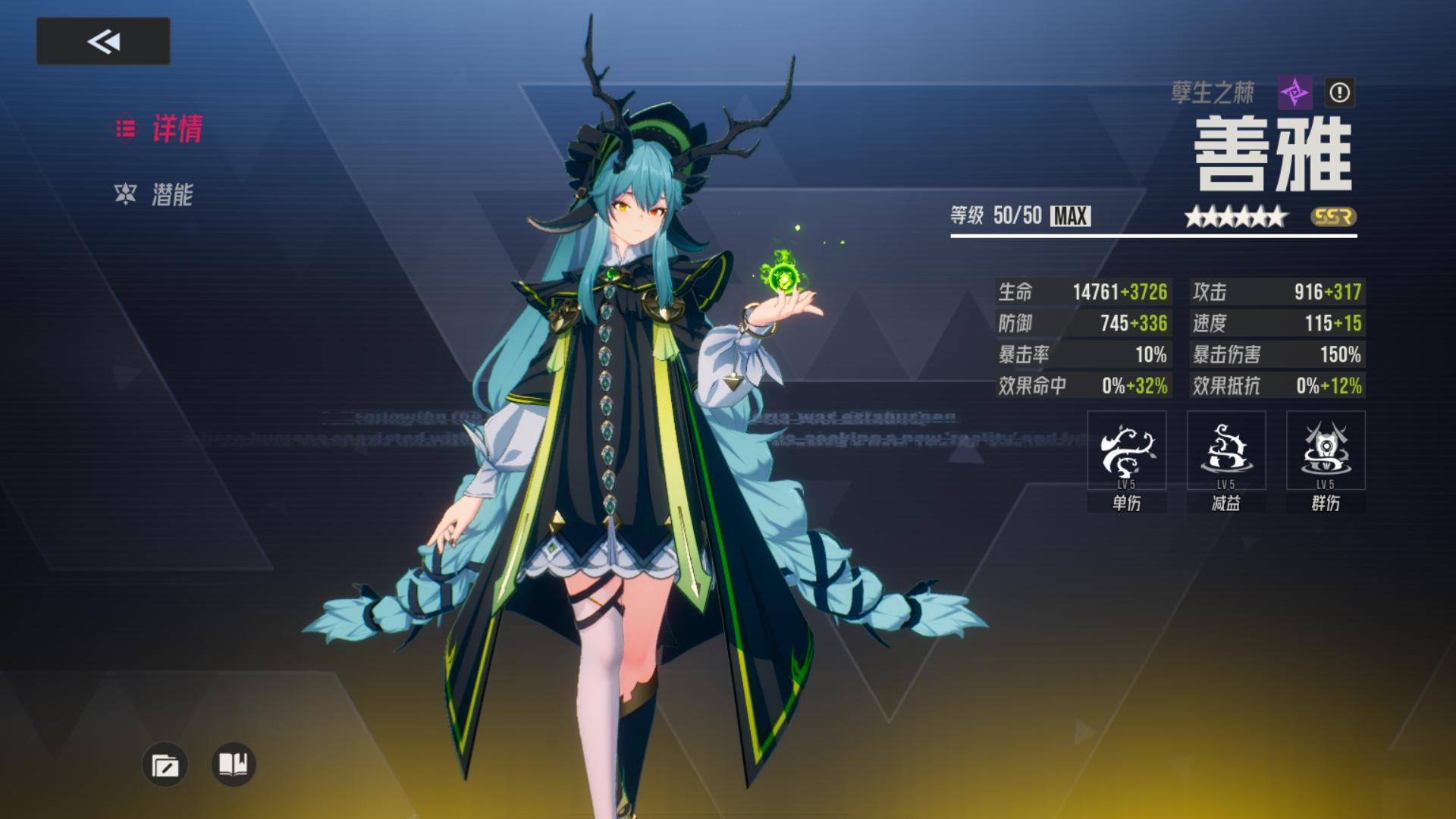The image size is (1456, 819).
Task: Open the folder edit icon button
Action: pyautogui.click(x=165, y=764)
